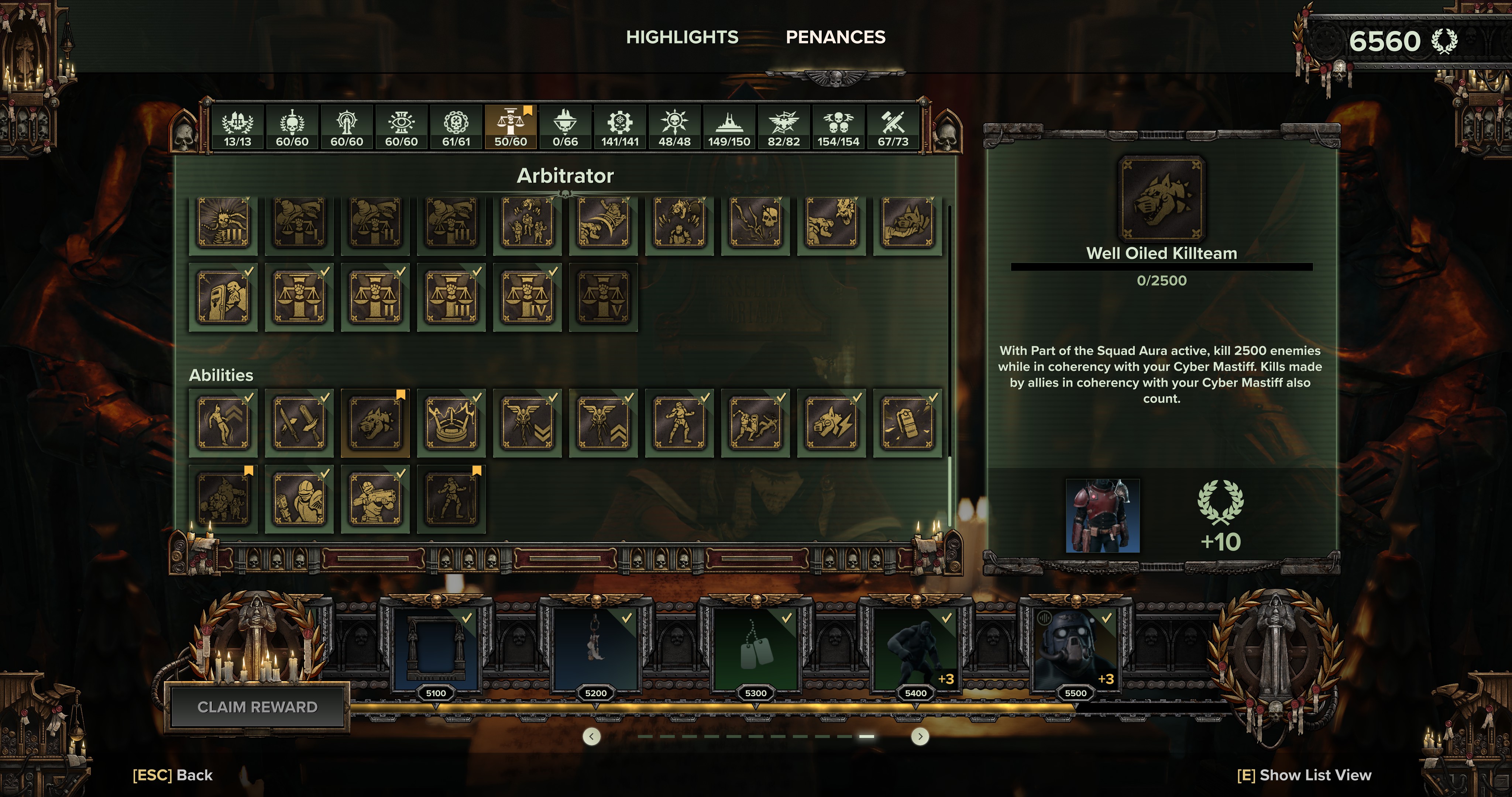Advance to next reward track page
This screenshot has height=797, width=1512.
[x=920, y=736]
